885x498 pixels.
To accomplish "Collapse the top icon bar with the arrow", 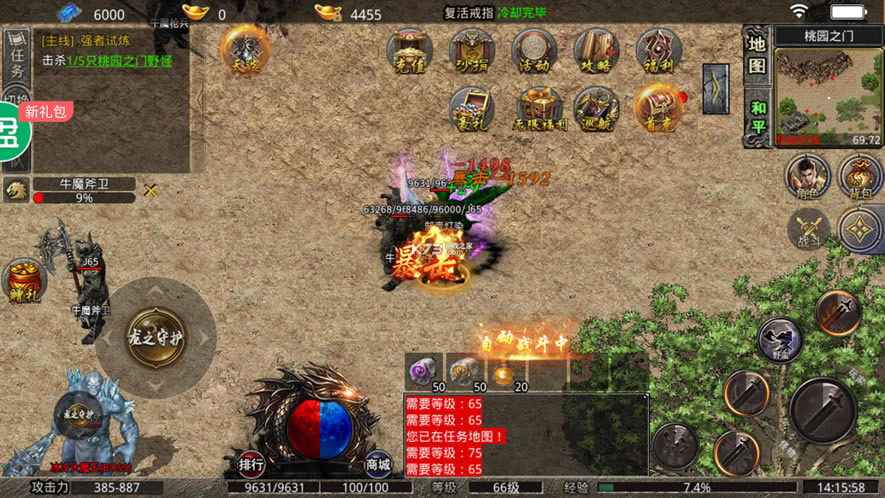I will click(x=716, y=89).
